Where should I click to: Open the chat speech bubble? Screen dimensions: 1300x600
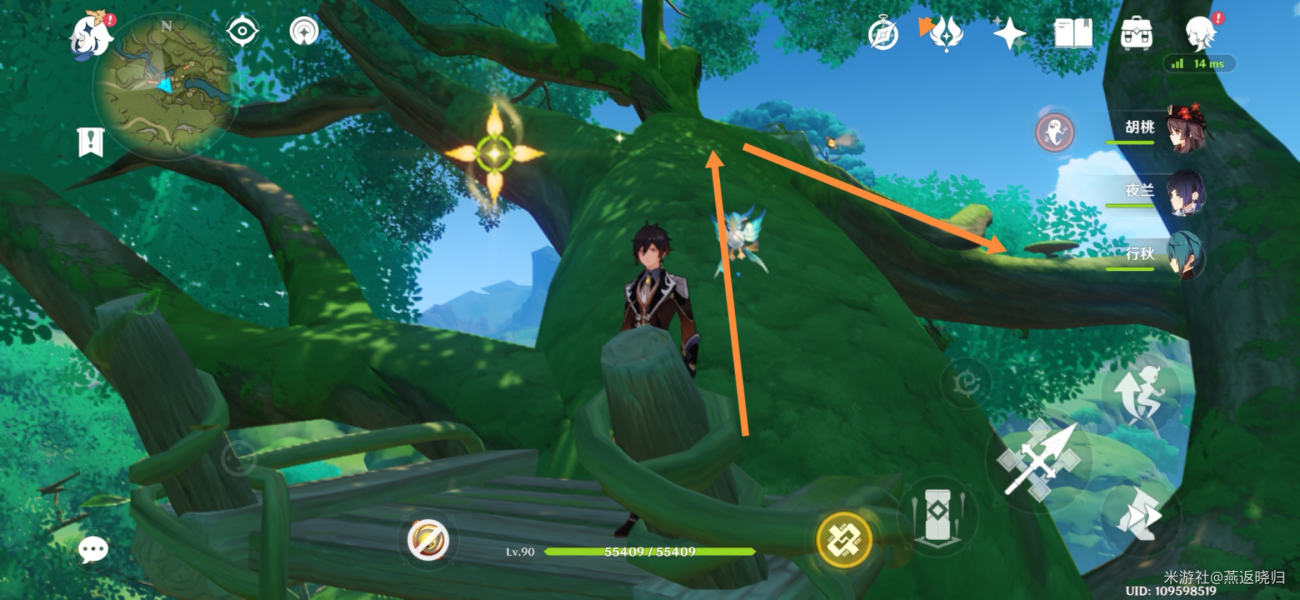pos(93,548)
